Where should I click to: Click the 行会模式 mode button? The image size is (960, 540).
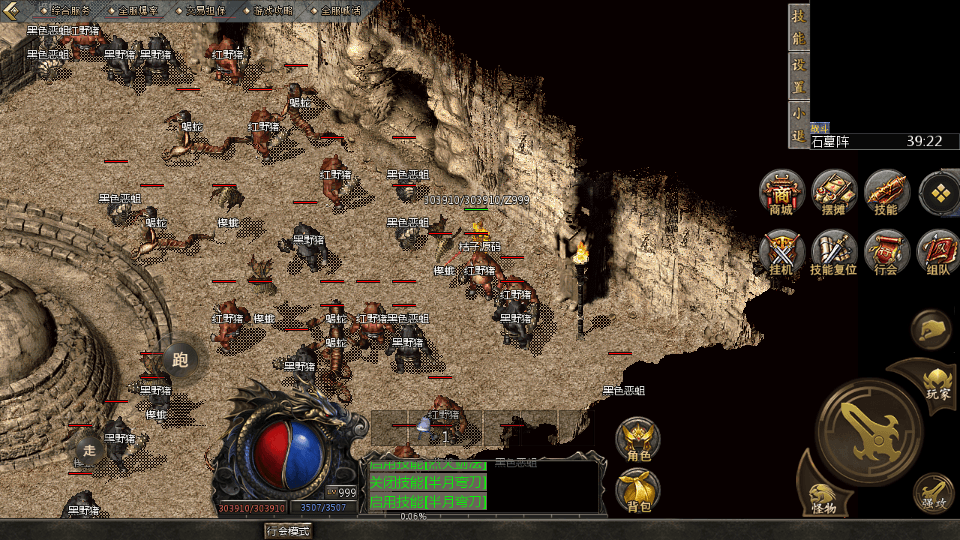288,531
